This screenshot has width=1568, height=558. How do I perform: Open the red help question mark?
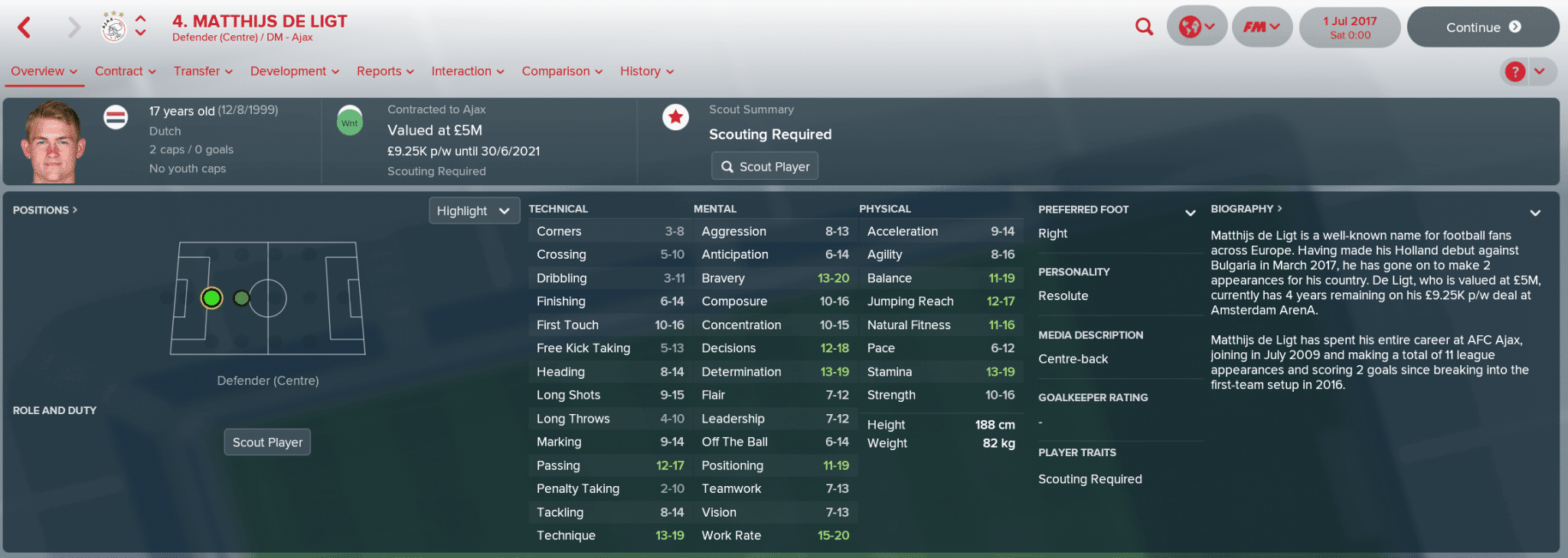1514,72
